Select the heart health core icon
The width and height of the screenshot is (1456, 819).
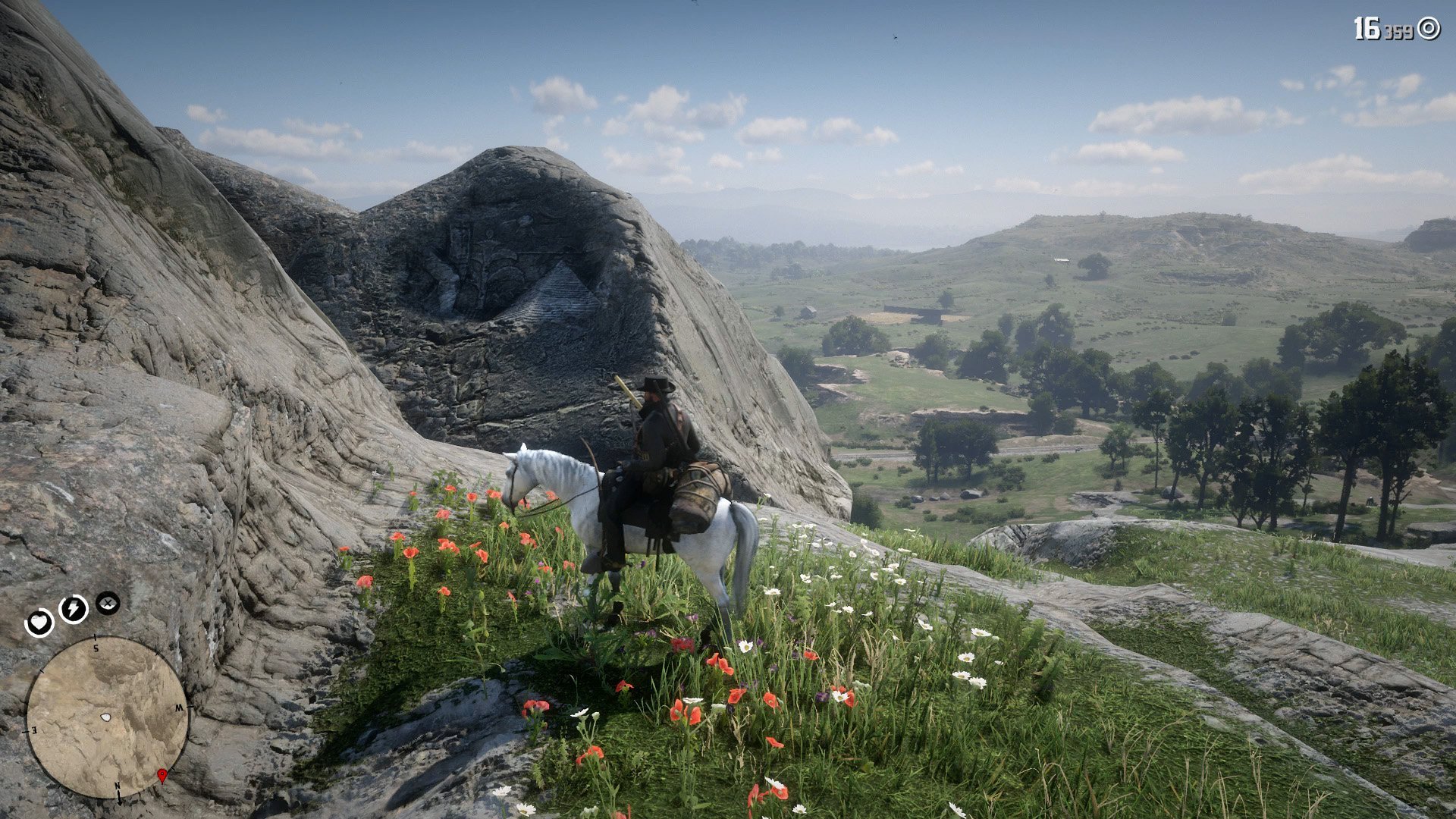pos(39,623)
